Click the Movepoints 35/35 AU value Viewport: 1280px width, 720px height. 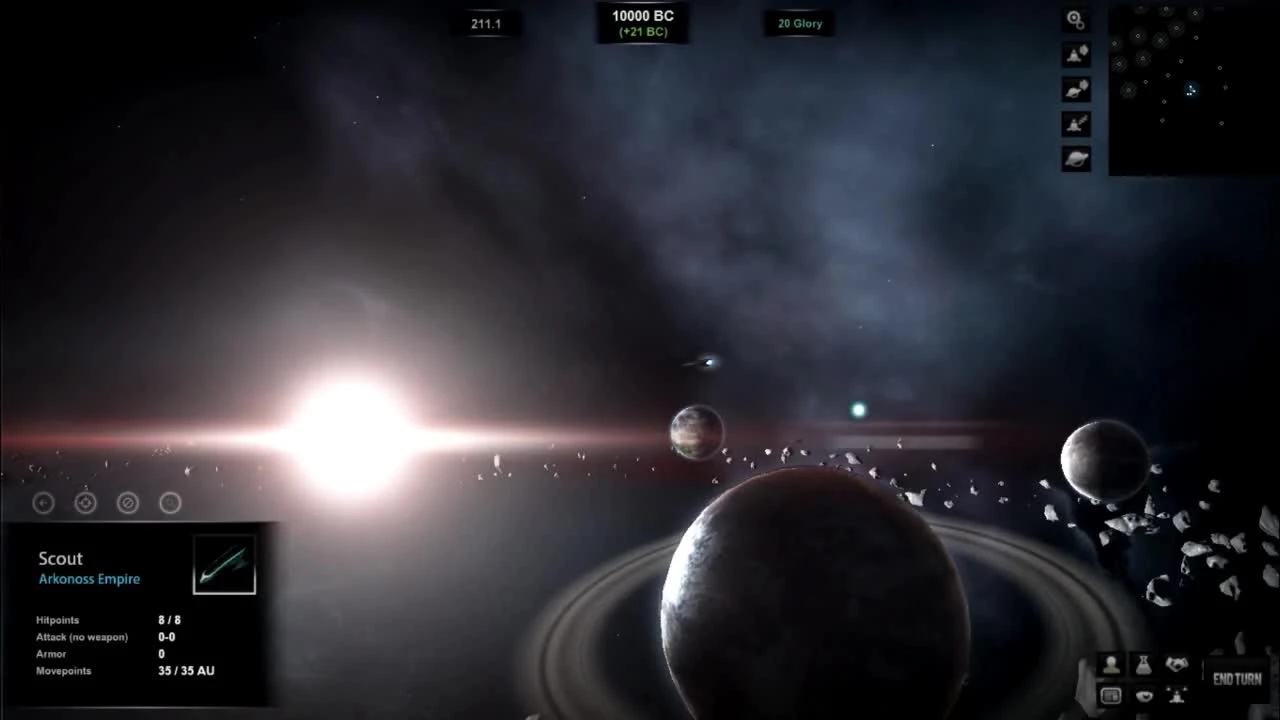click(185, 671)
